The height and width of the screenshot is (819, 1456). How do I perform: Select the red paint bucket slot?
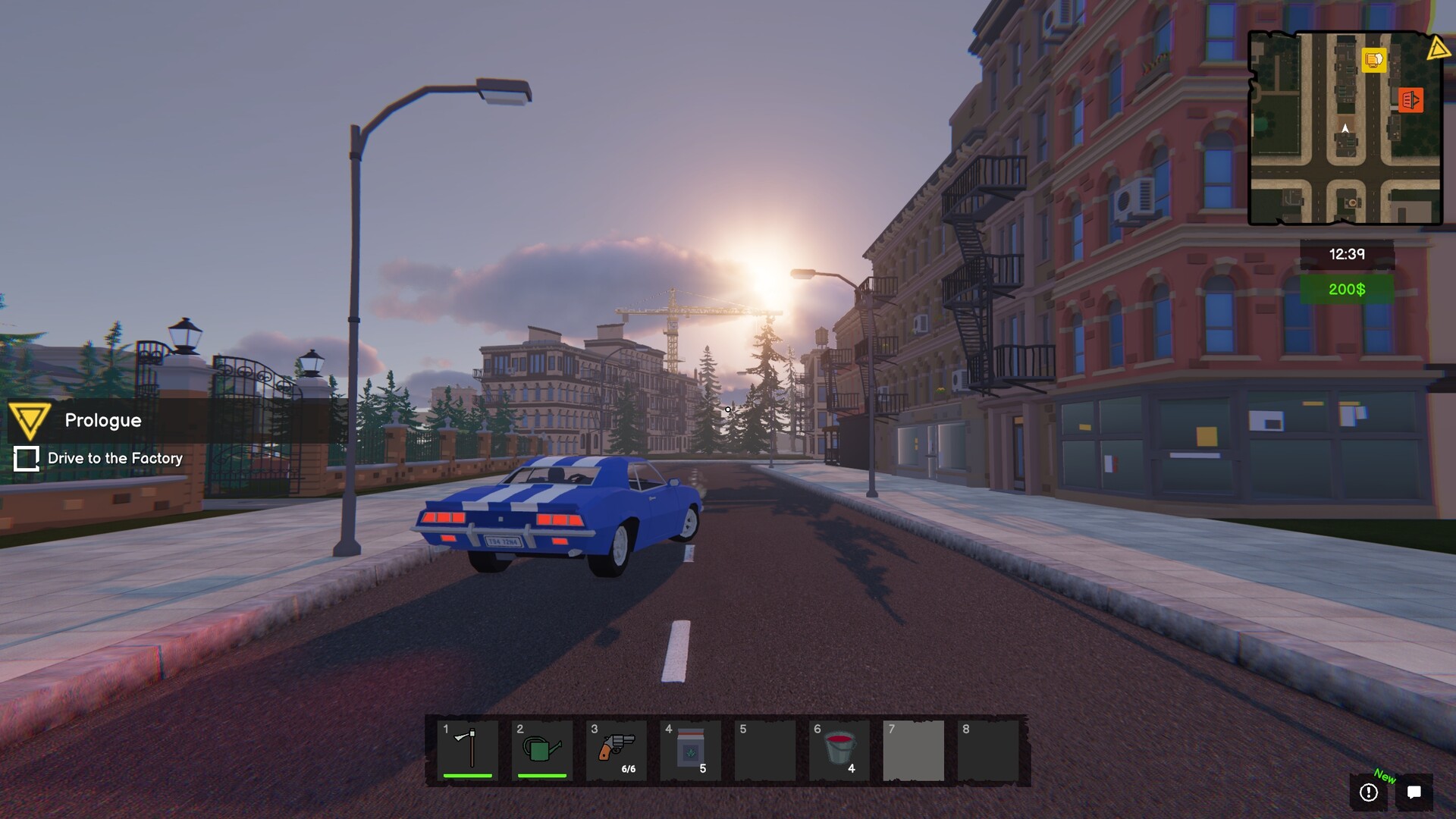click(x=839, y=750)
